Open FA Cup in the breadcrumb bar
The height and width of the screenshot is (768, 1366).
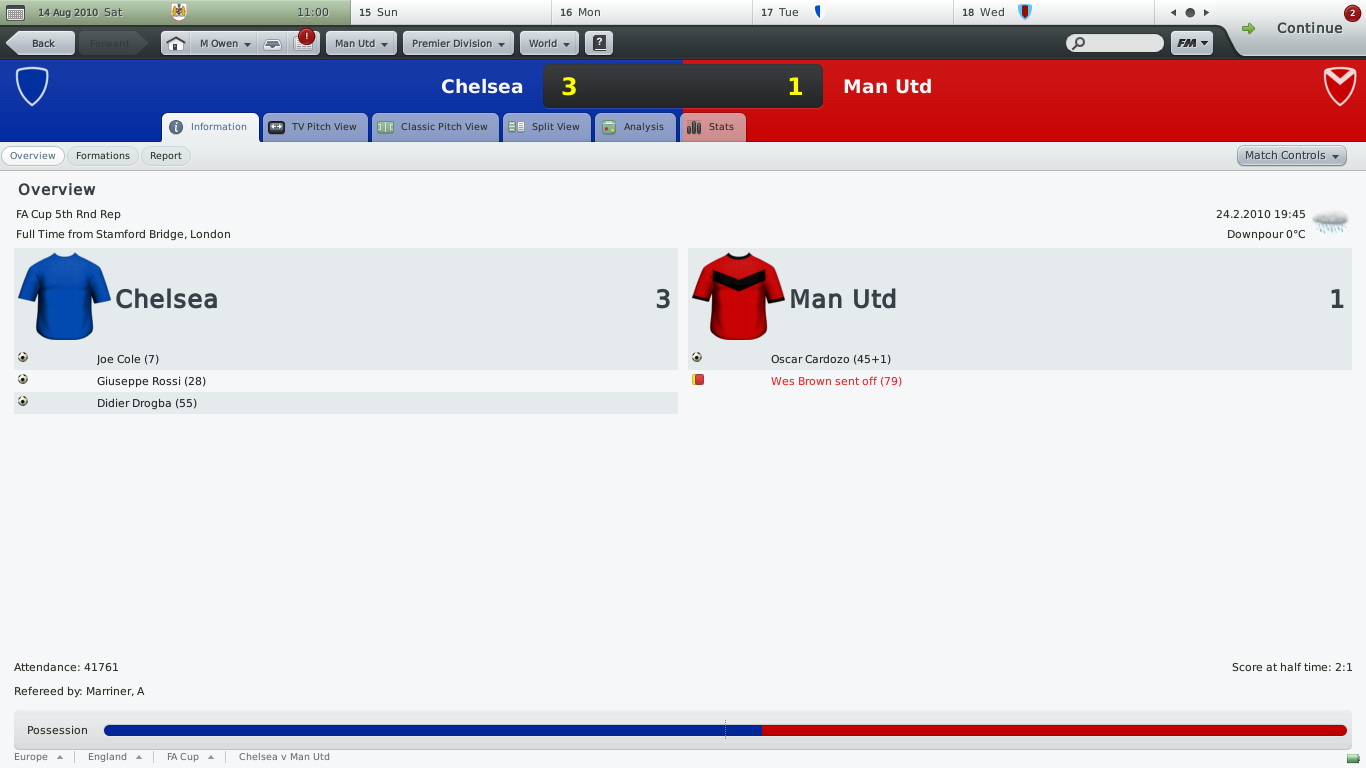click(x=183, y=757)
